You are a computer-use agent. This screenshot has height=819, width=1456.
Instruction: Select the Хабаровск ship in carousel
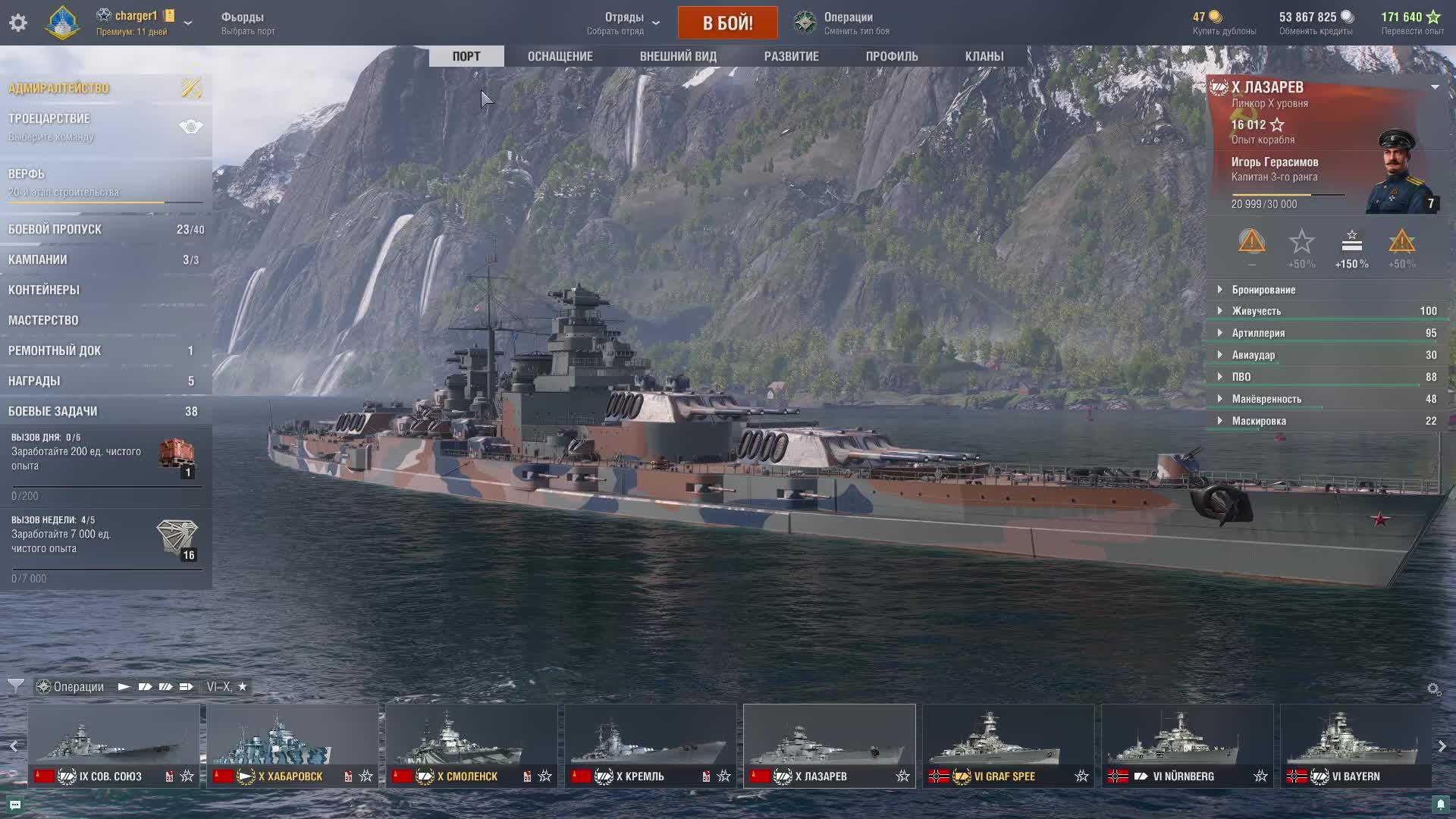tap(292, 745)
